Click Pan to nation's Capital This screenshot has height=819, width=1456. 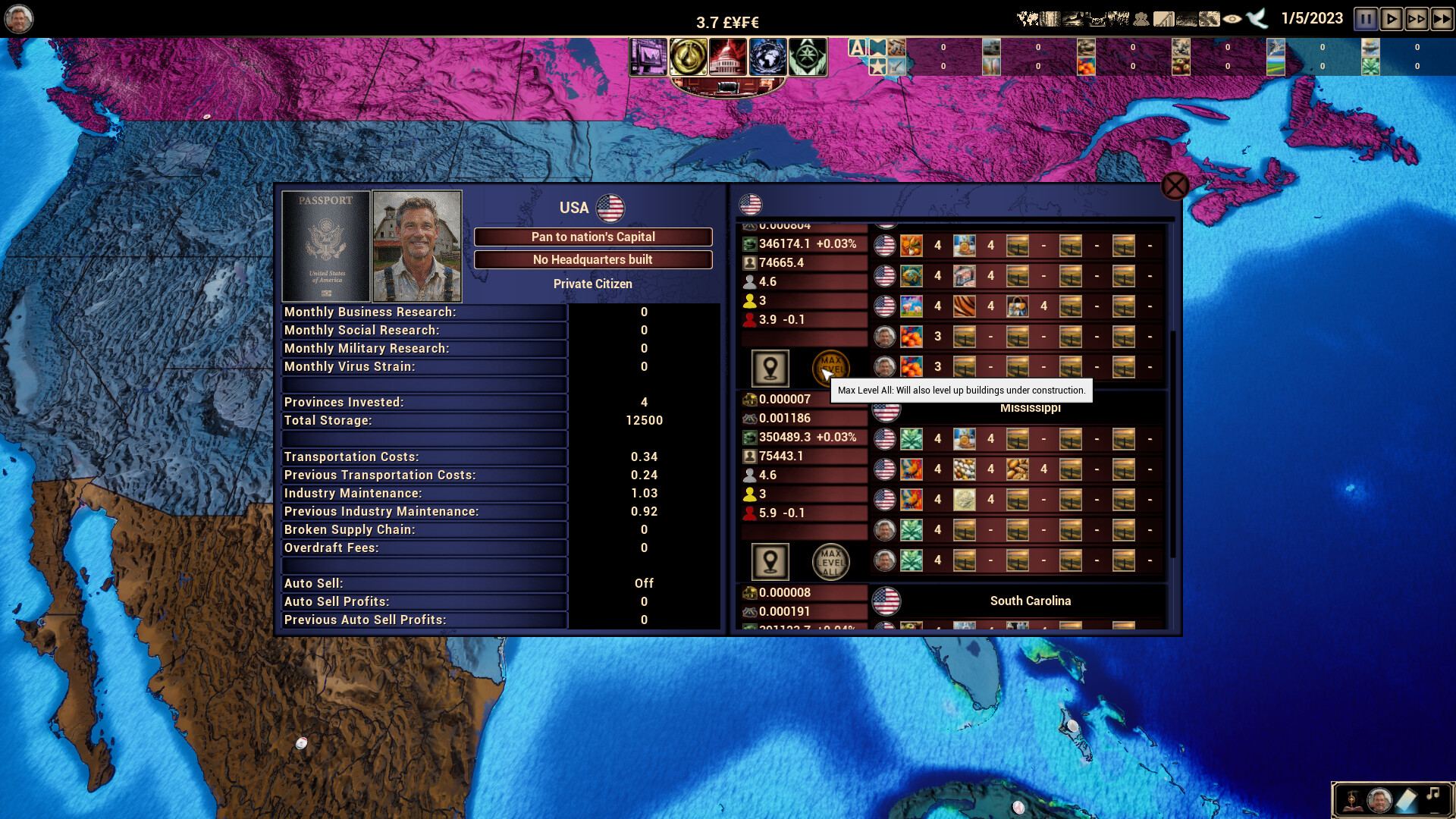593,237
